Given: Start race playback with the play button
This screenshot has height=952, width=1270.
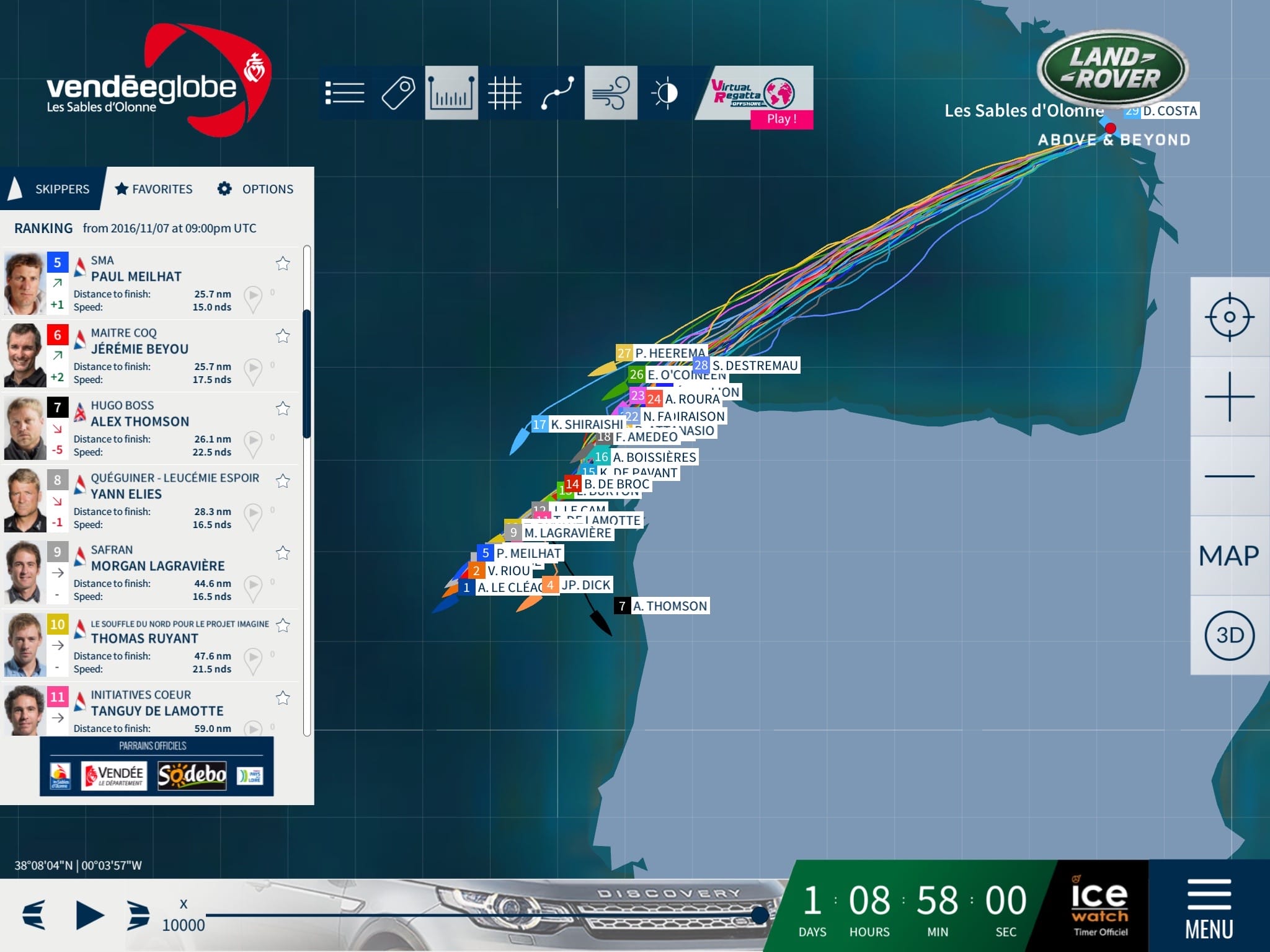Looking at the screenshot, I should pos(90,915).
